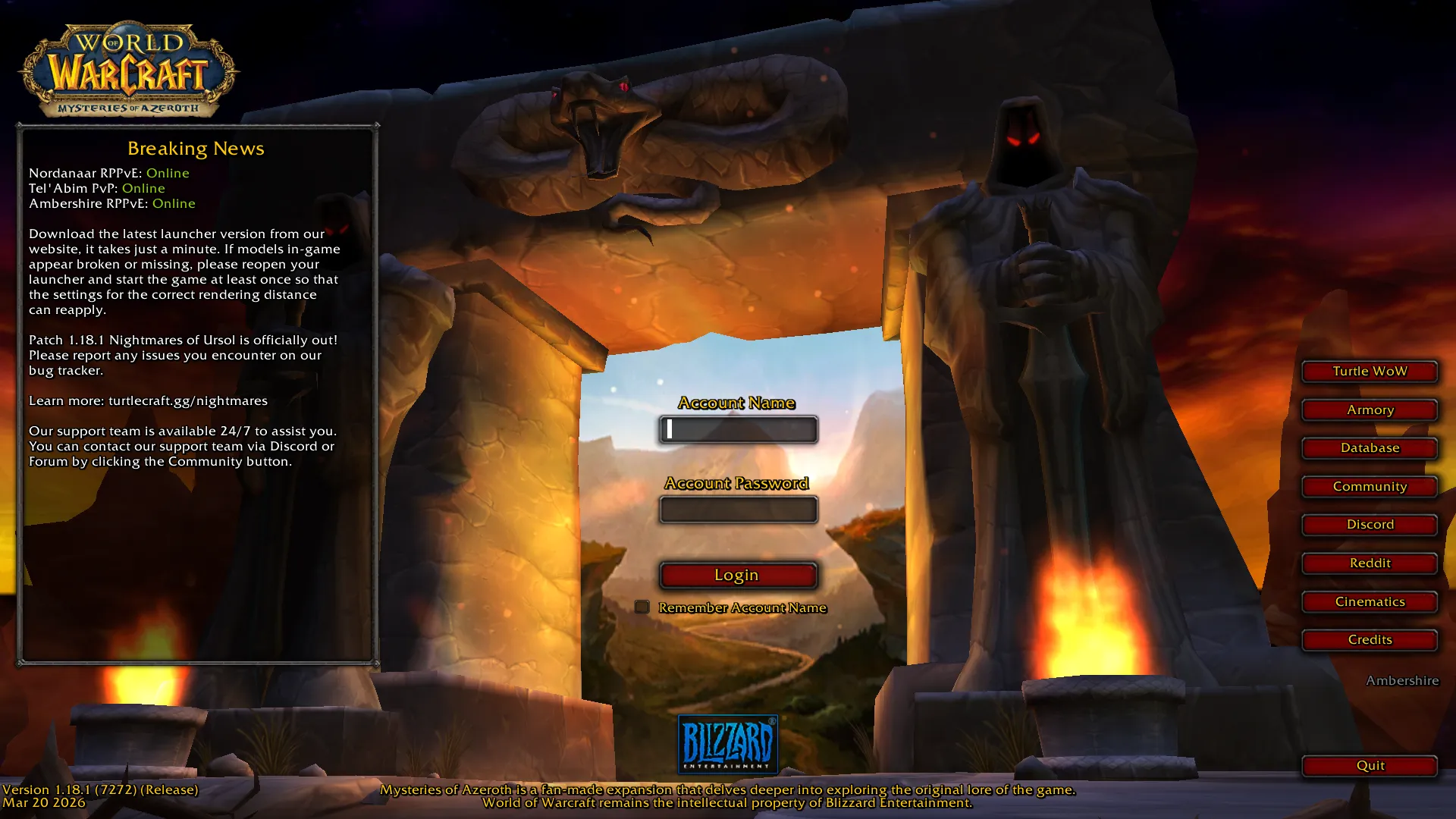Show the Cinematics menu
The width and height of the screenshot is (1456, 819).
[1370, 602]
